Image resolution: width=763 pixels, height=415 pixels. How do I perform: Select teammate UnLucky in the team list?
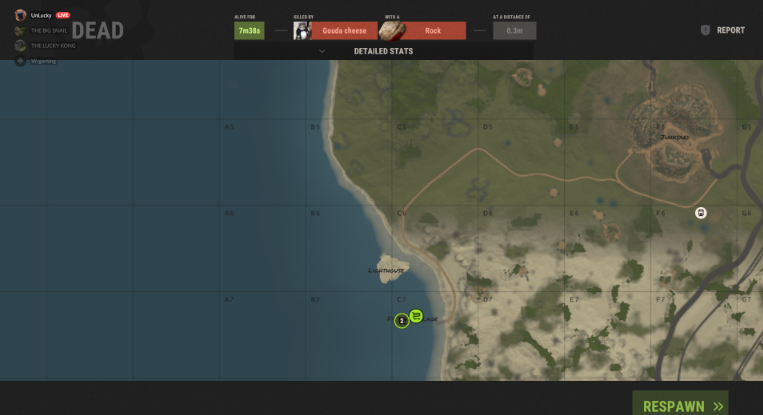point(41,16)
